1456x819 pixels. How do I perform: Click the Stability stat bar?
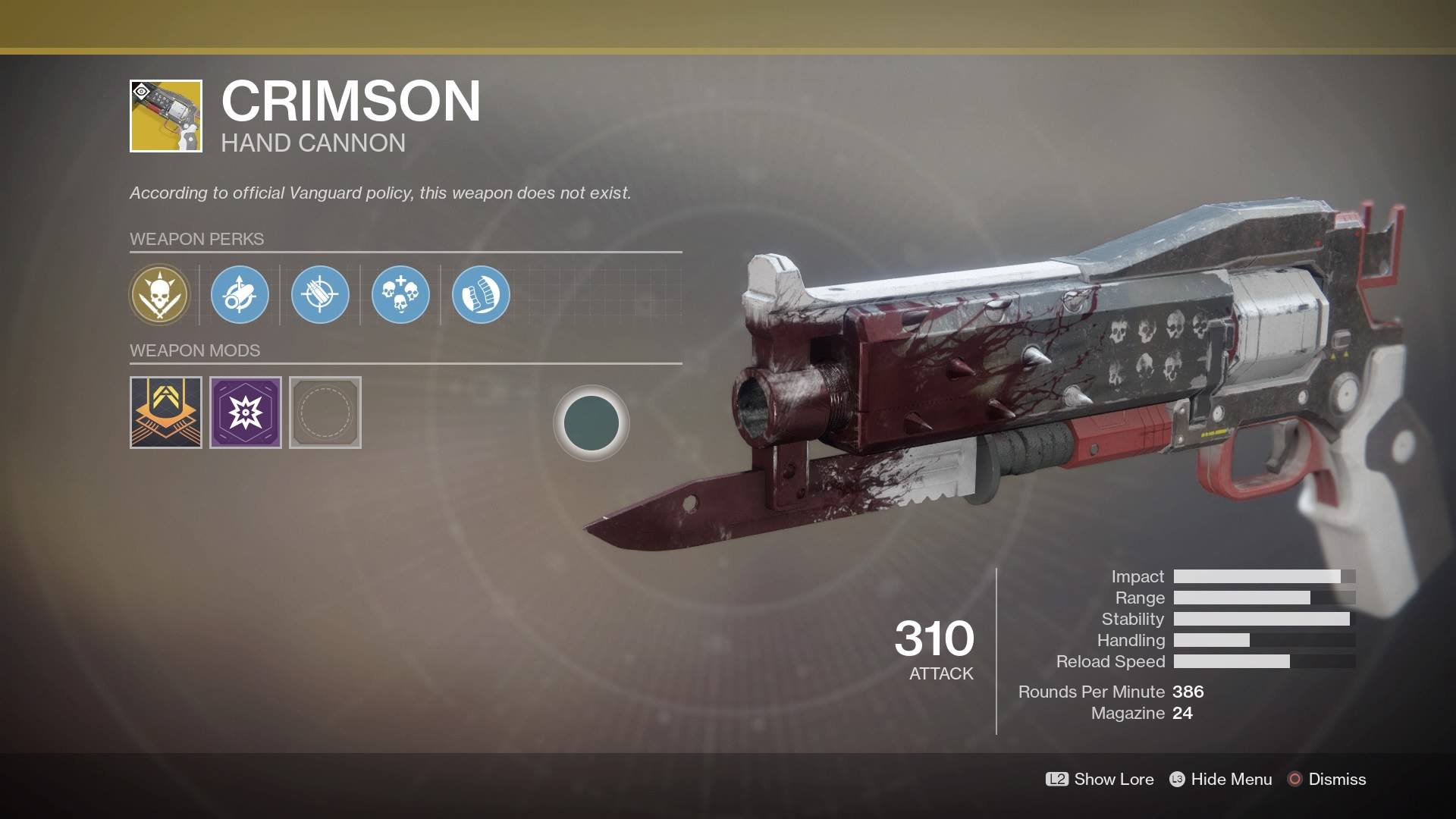(1263, 619)
